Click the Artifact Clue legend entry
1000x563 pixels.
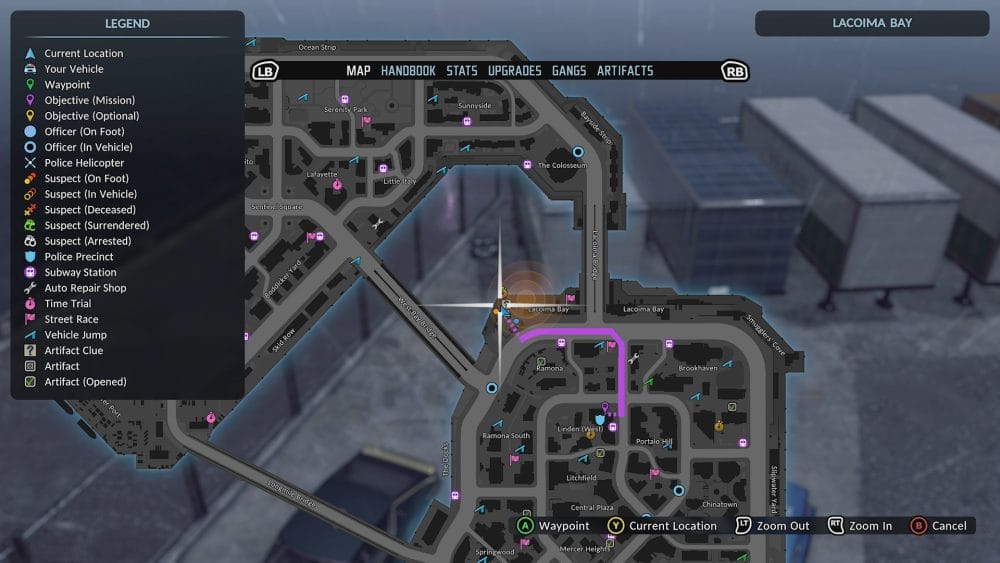[73, 351]
